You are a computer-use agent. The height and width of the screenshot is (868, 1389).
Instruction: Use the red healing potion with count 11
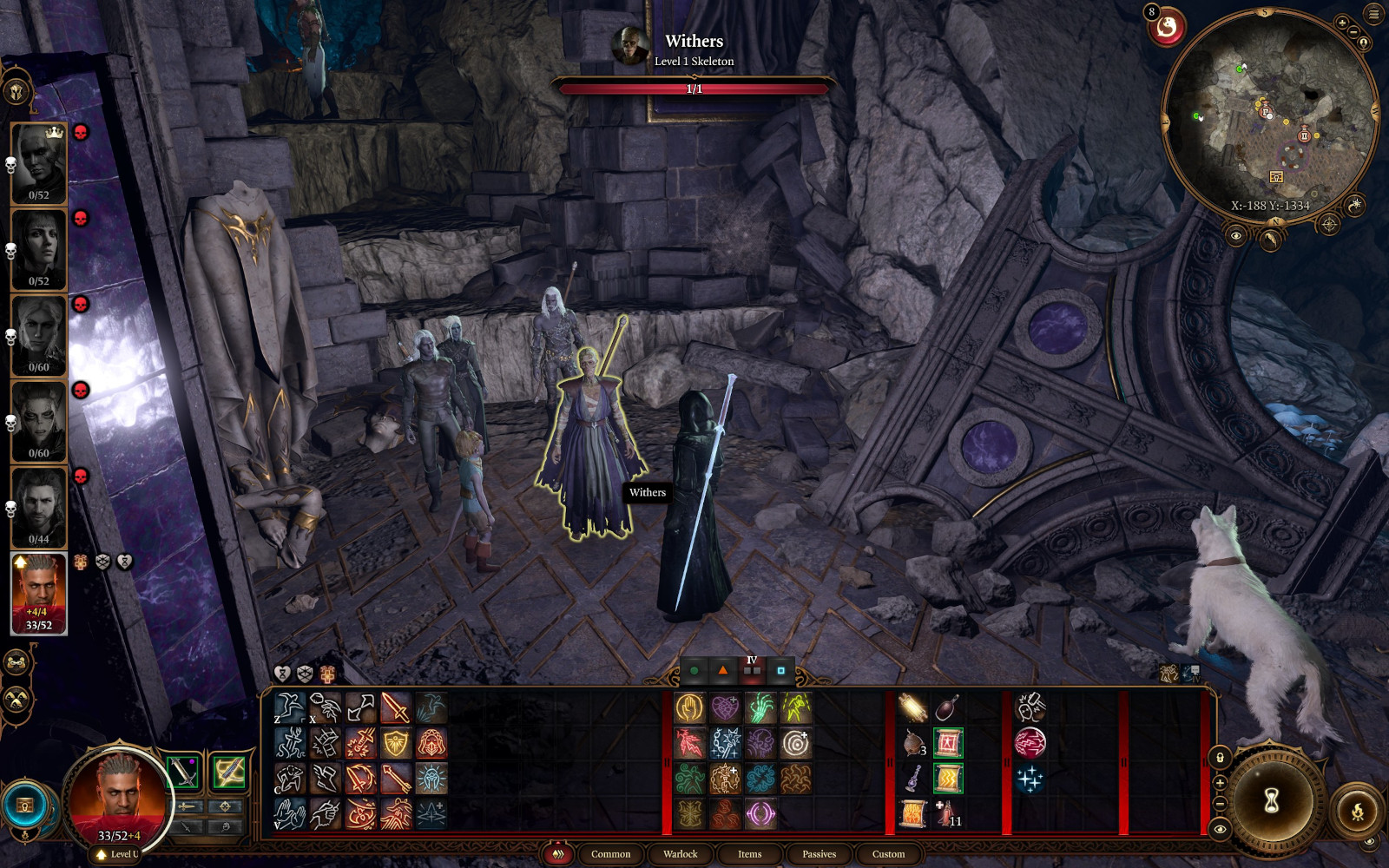(x=947, y=814)
